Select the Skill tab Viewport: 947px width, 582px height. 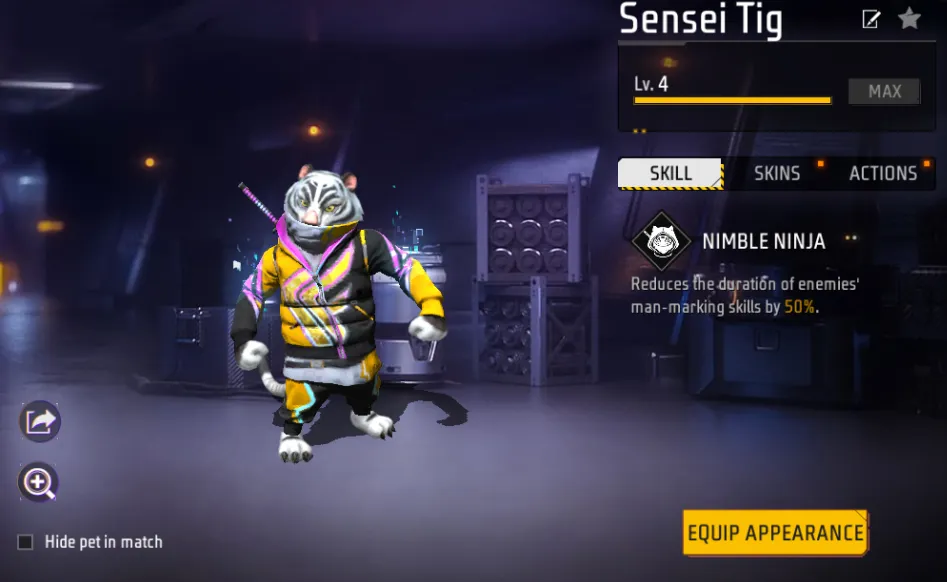(670, 173)
